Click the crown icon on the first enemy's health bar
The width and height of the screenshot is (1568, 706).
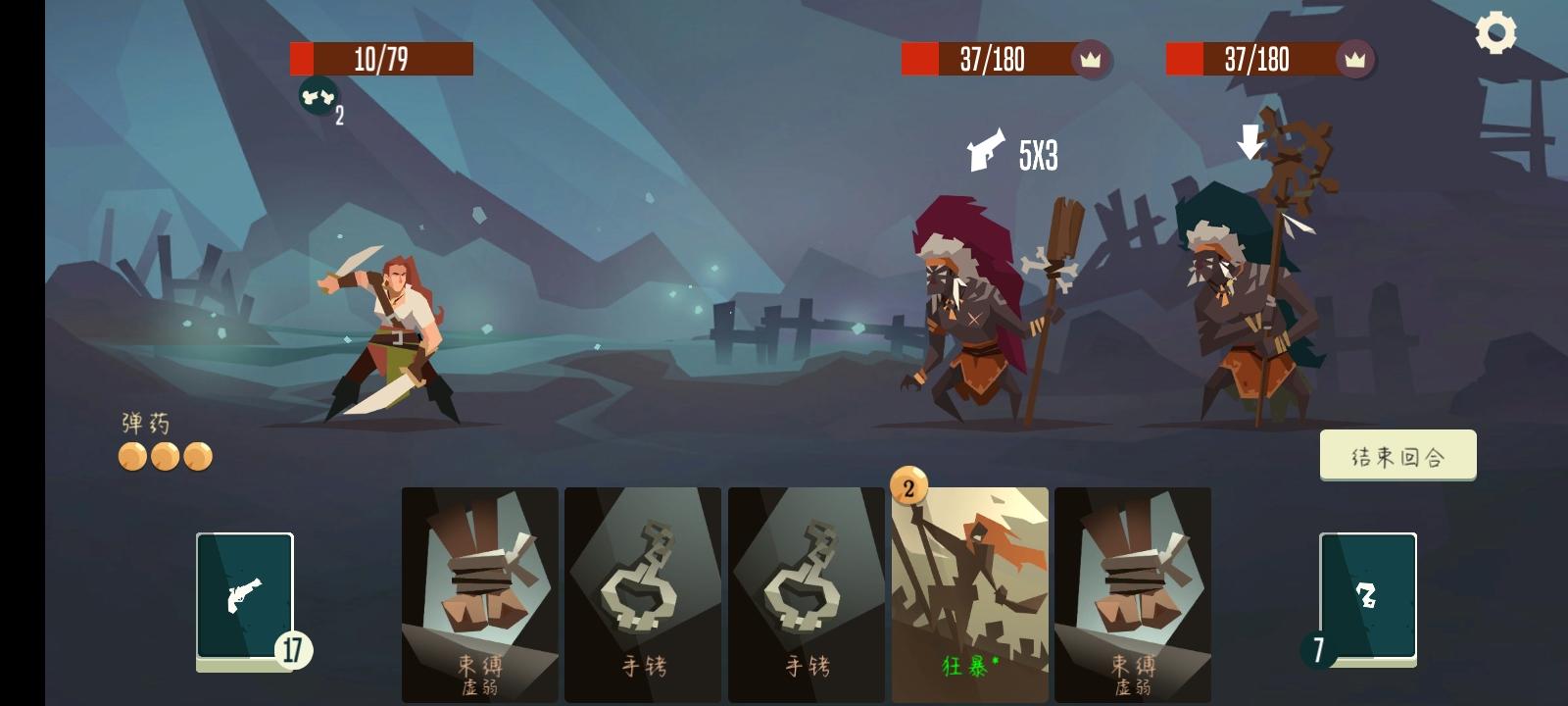click(x=1089, y=60)
